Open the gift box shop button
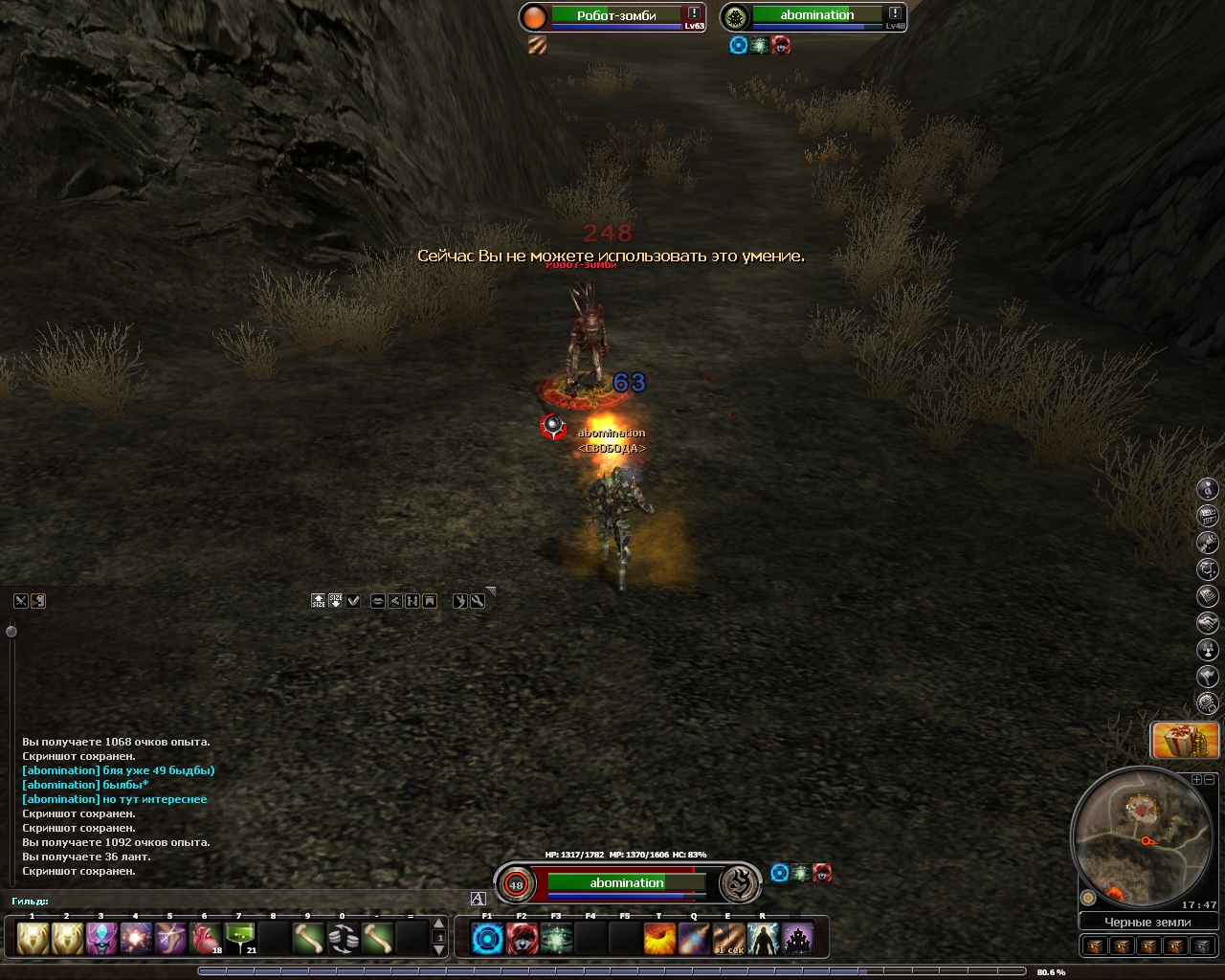 tap(1185, 740)
